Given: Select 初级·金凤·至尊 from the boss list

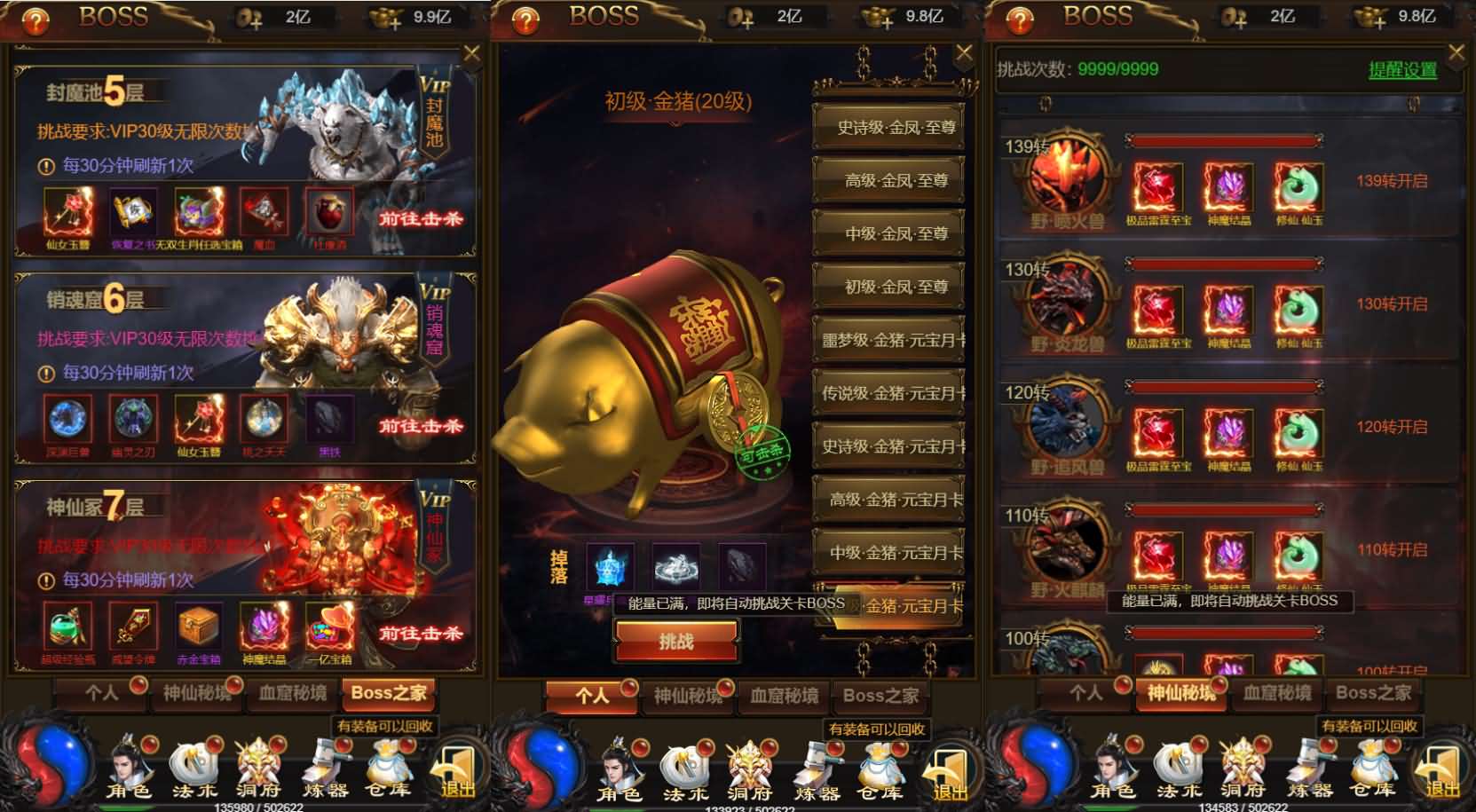Looking at the screenshot, I should 888,288.
